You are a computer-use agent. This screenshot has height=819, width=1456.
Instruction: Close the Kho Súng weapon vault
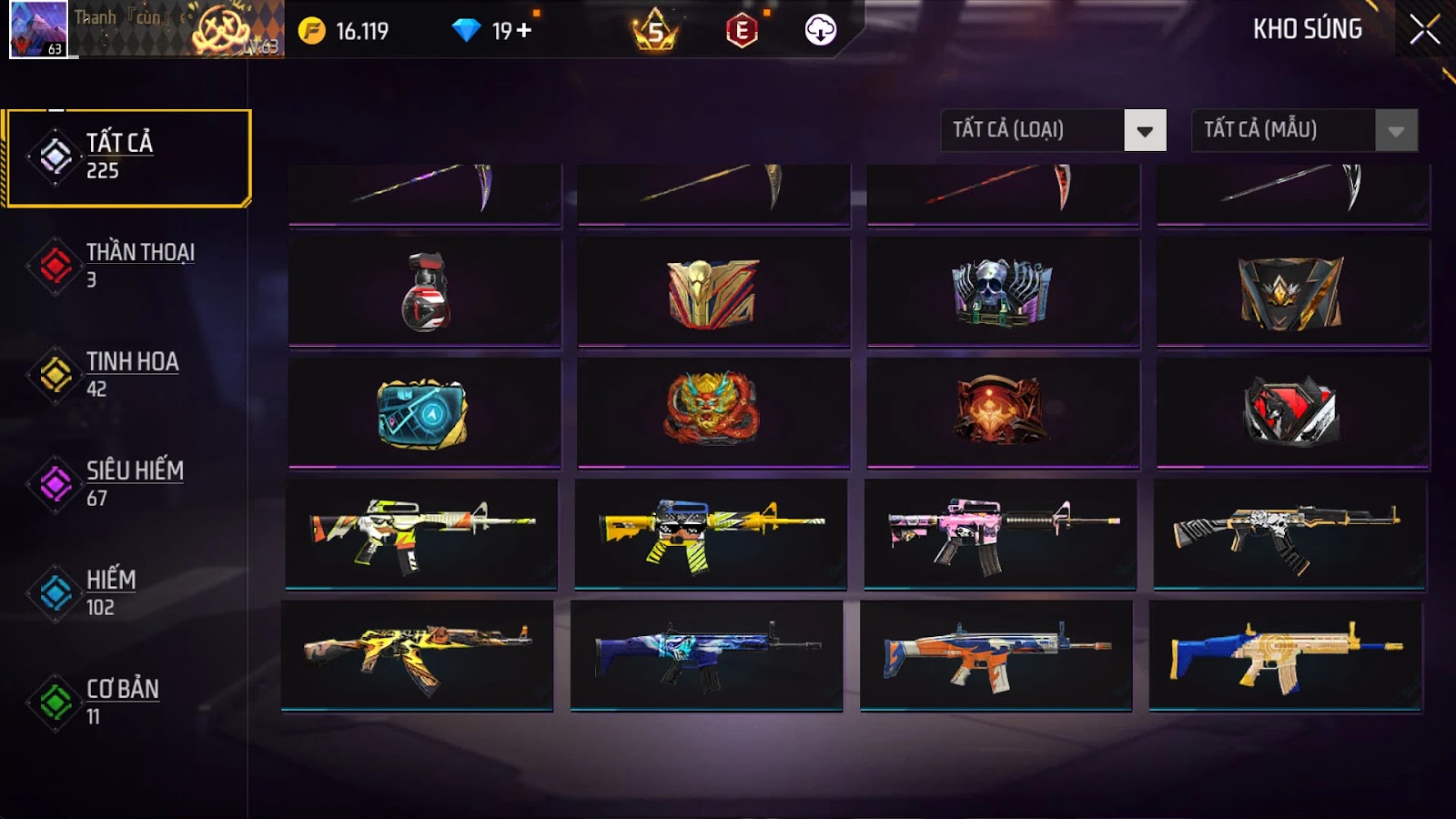1424,30
